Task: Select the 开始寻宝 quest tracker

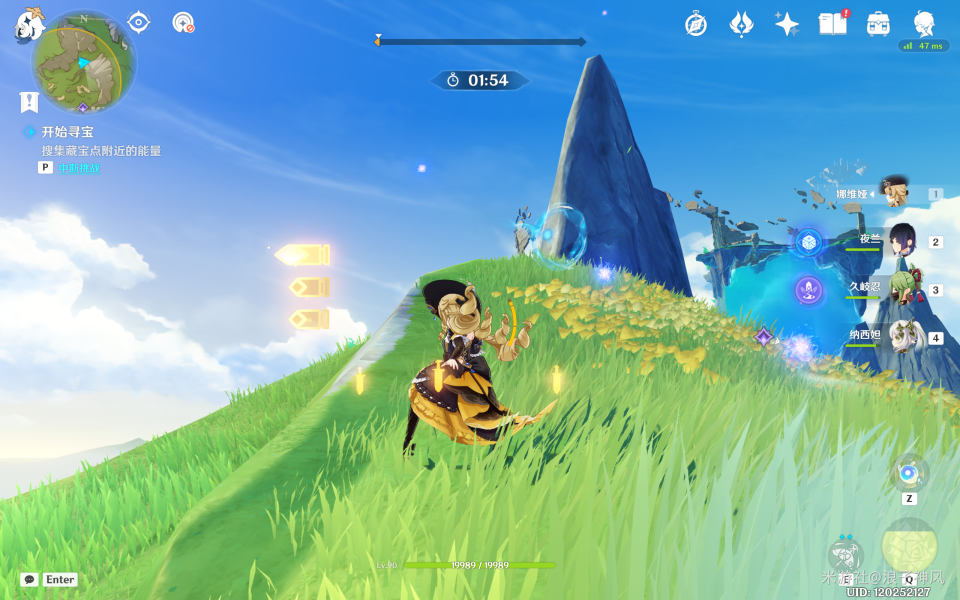Action: (67, 132)
